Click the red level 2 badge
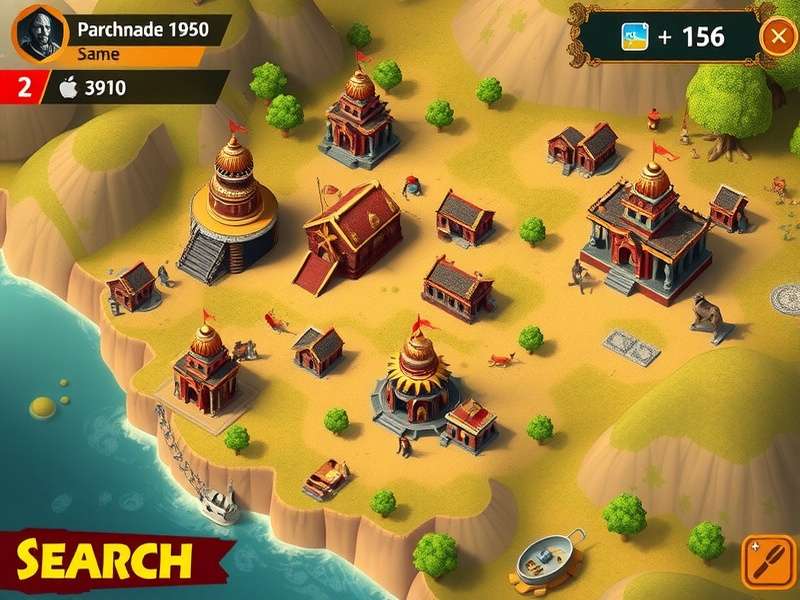Viewport: 800px width, 600px height. point(23,87)
